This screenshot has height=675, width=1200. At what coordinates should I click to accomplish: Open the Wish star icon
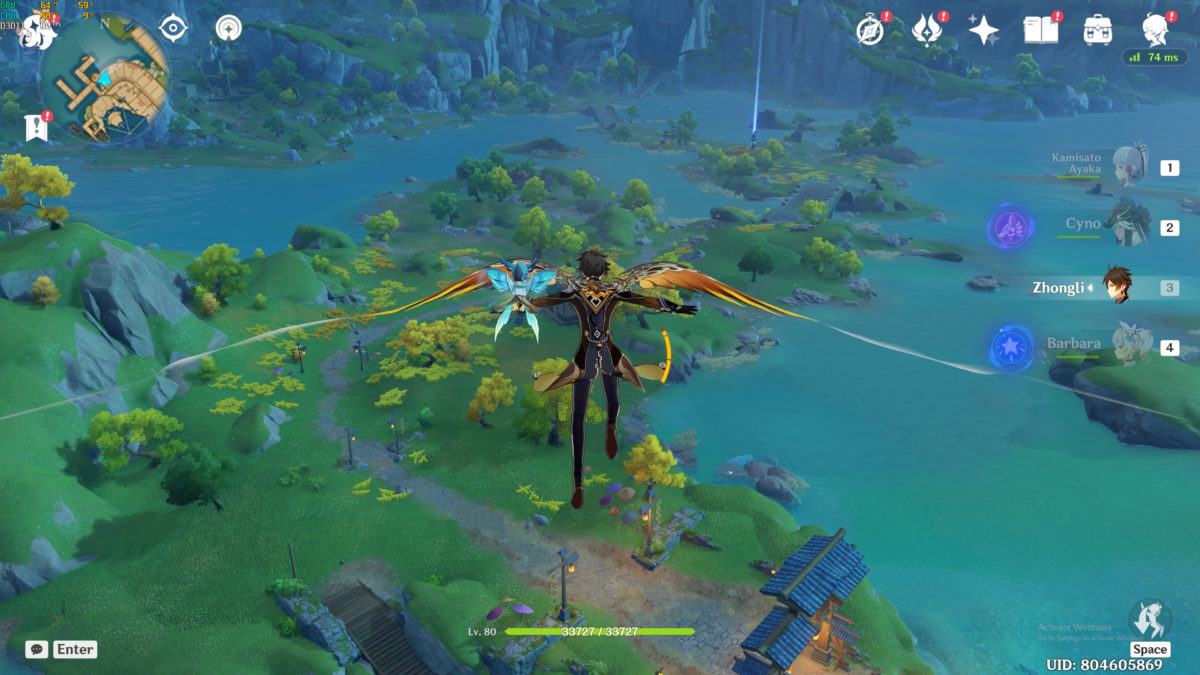pos(984,30)
